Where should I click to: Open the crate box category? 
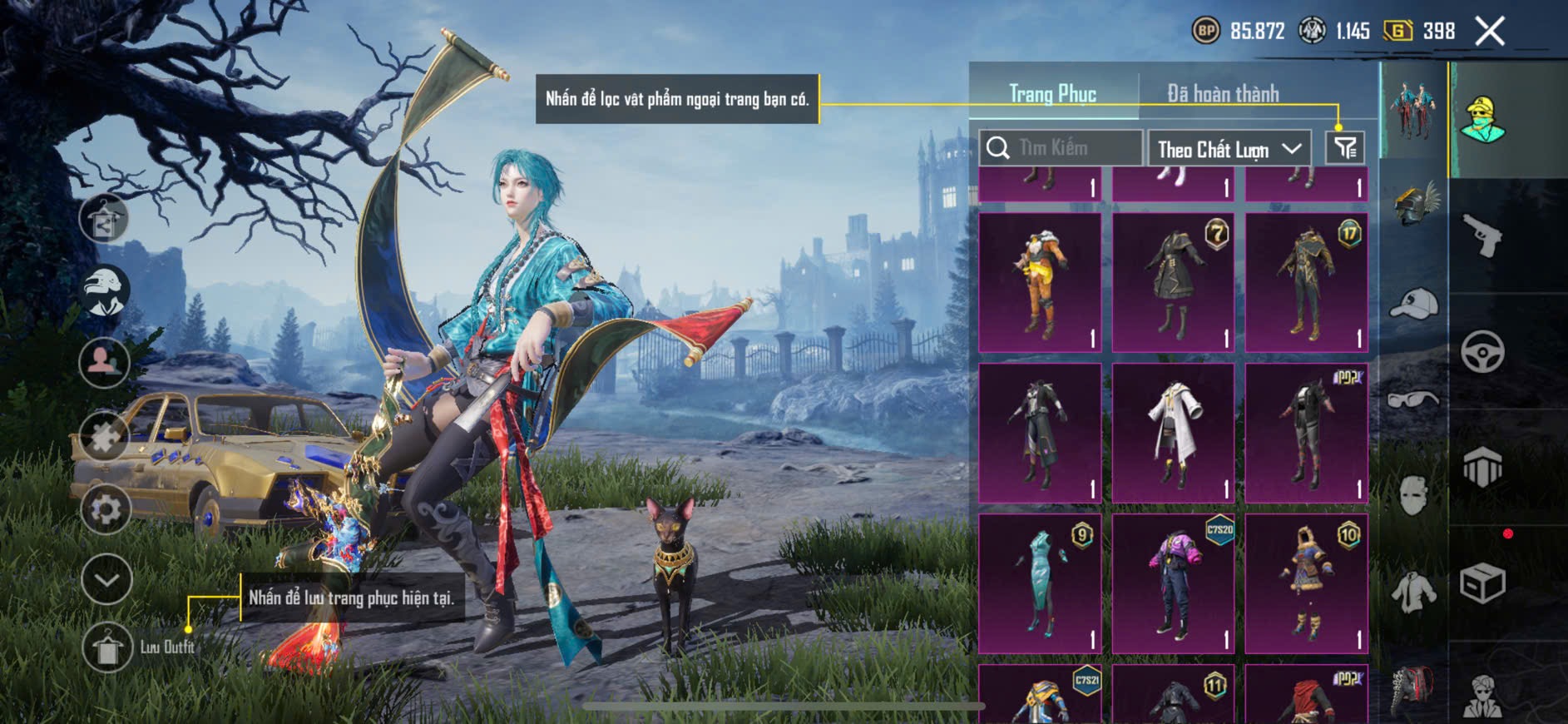[1482, 583]
